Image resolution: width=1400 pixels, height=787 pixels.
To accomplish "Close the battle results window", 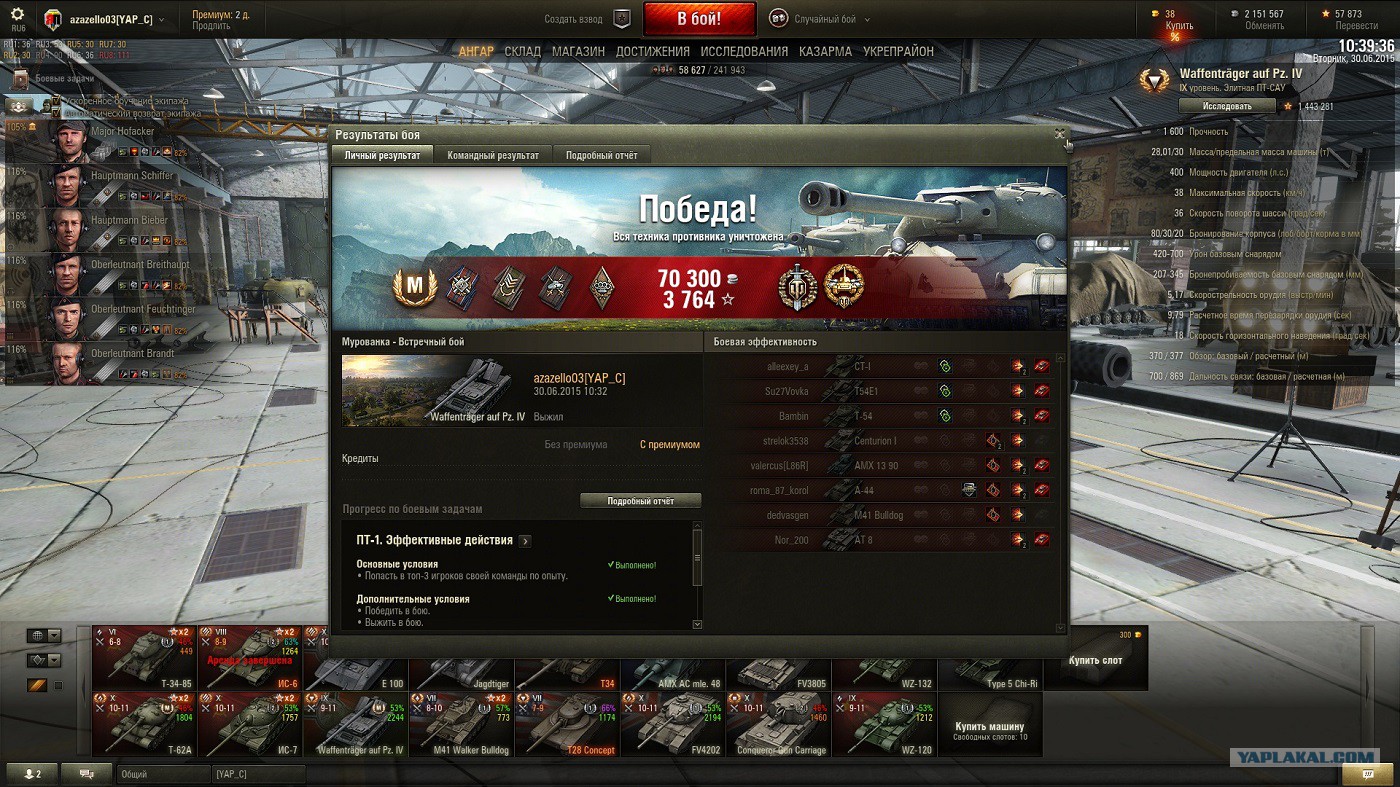I will point(1059,134).
